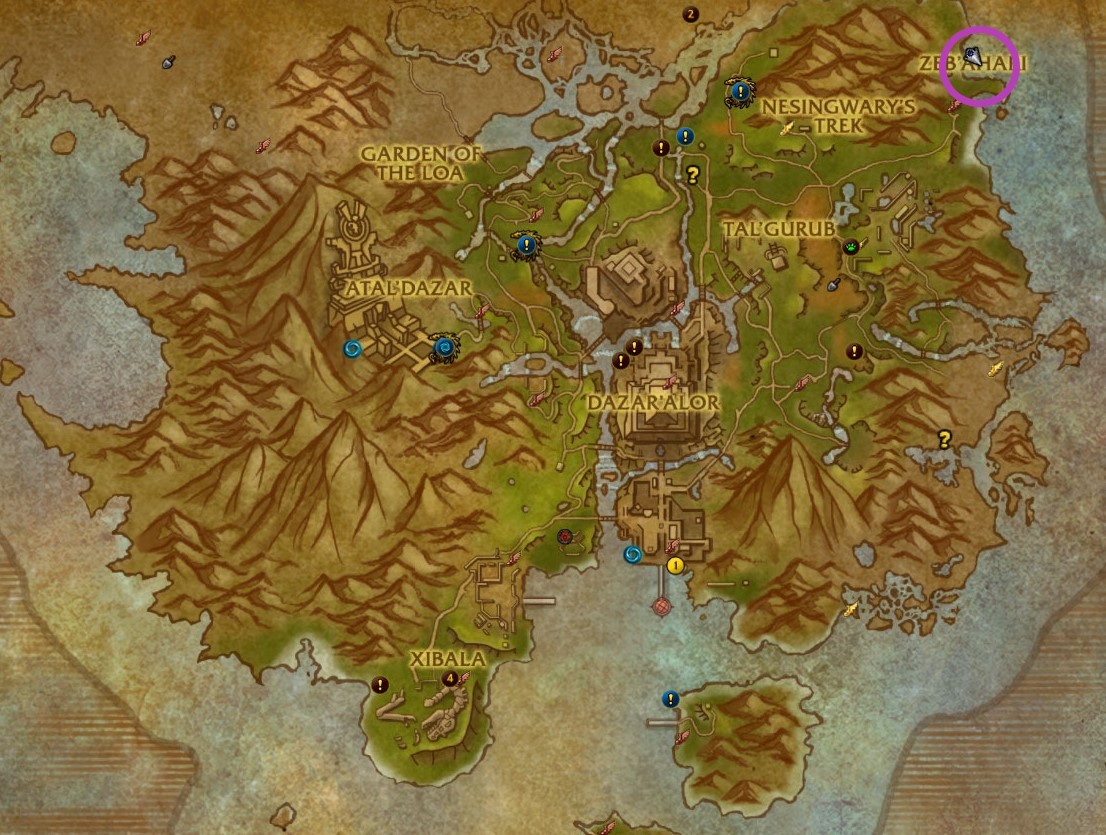Click the dragon-framed quest marker below Garden of the Loa

pos(526,244)
